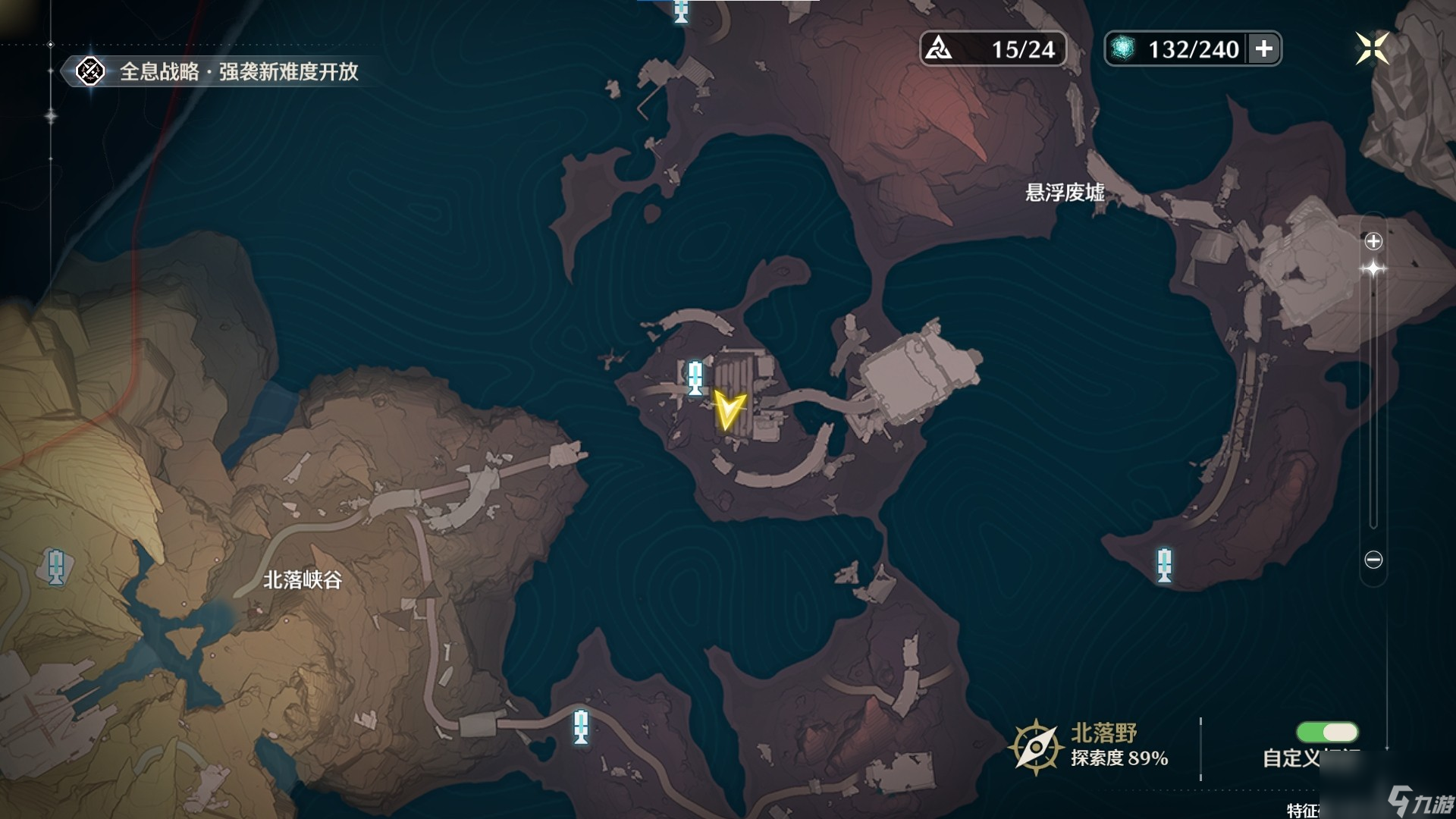The image size is (1456, 819).
Task: Open the 15/24 beacon counter
Action: click(993, 49)
